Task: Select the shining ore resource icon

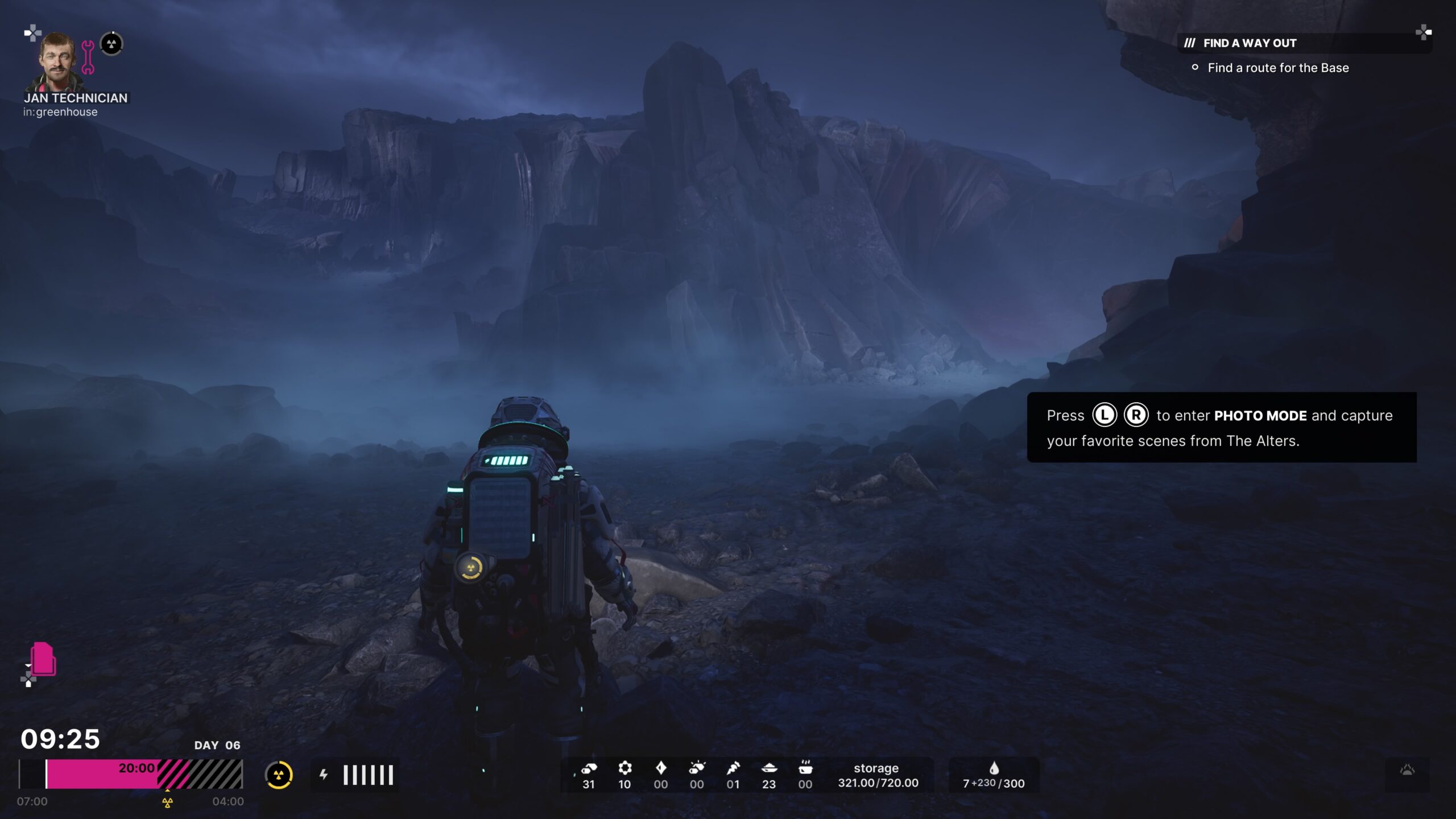Action: coord(697,768)
